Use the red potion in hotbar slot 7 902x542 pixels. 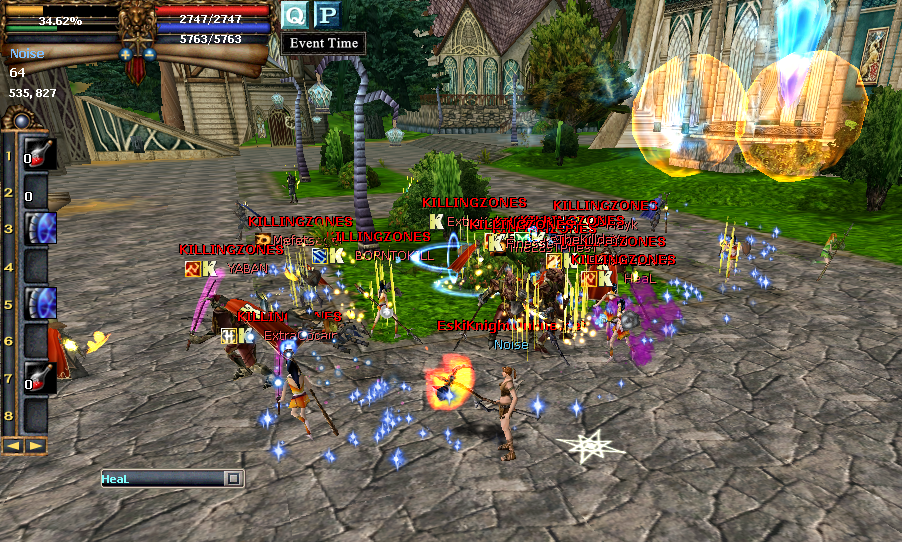pyautogui.click(x=39, y=377)
